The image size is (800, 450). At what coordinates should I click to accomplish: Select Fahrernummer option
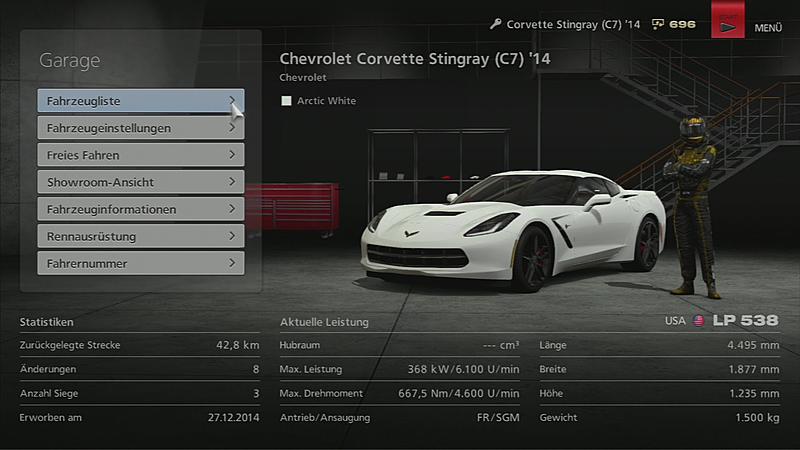(140, 263)
